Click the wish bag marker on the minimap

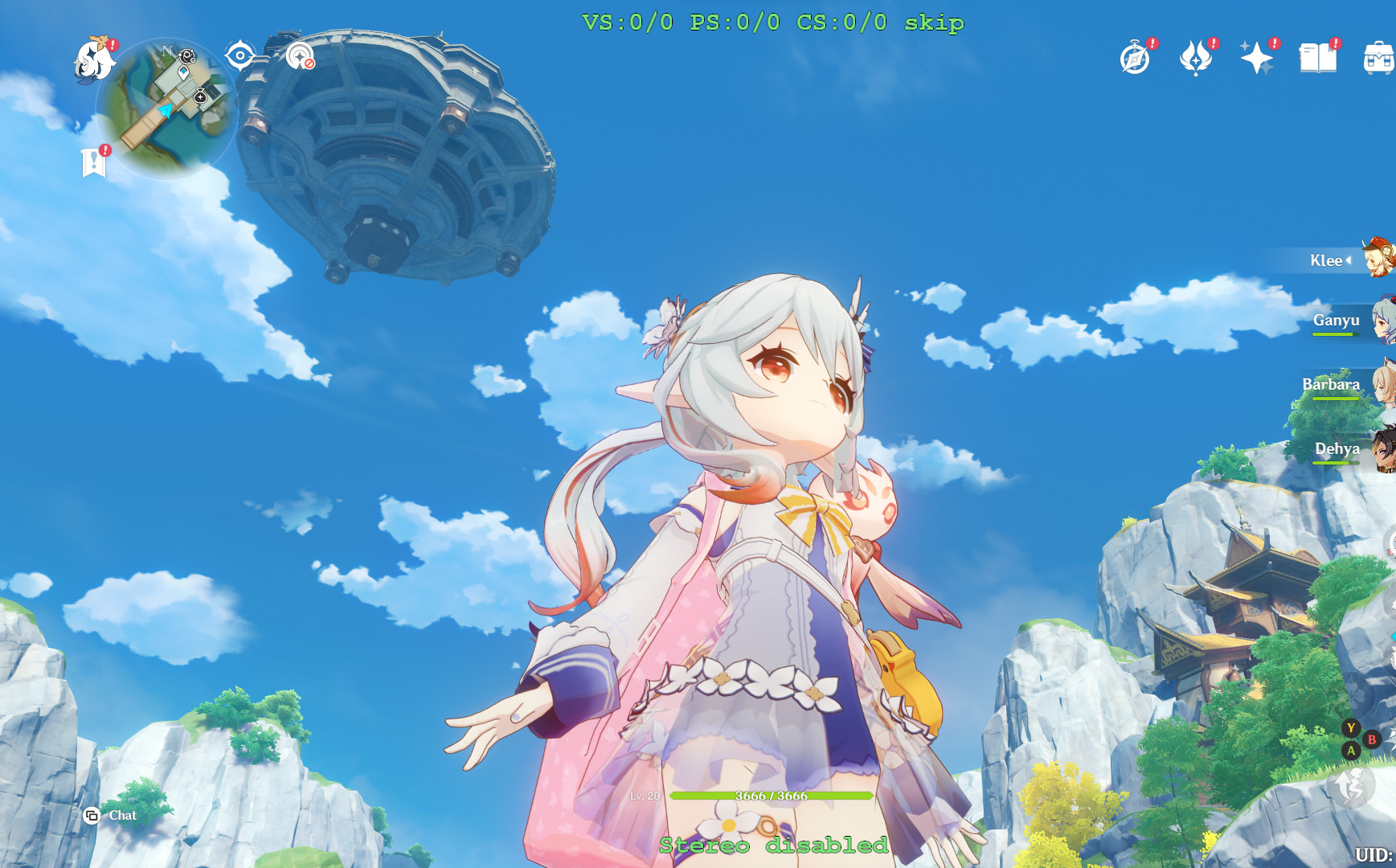pos(200,96)
